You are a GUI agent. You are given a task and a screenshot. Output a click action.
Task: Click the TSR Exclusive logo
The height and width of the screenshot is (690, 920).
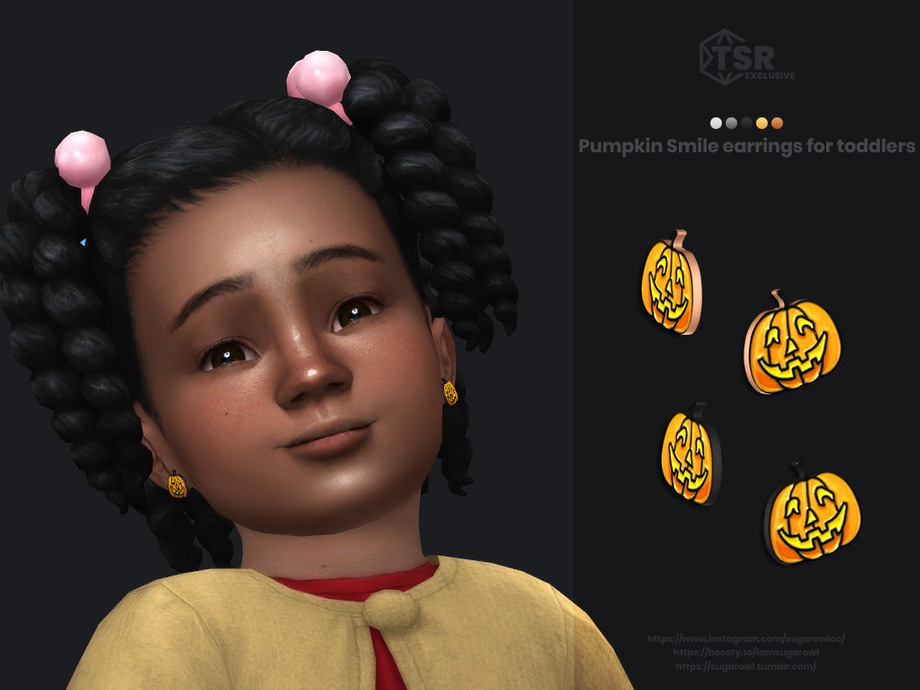coord(746,58)
